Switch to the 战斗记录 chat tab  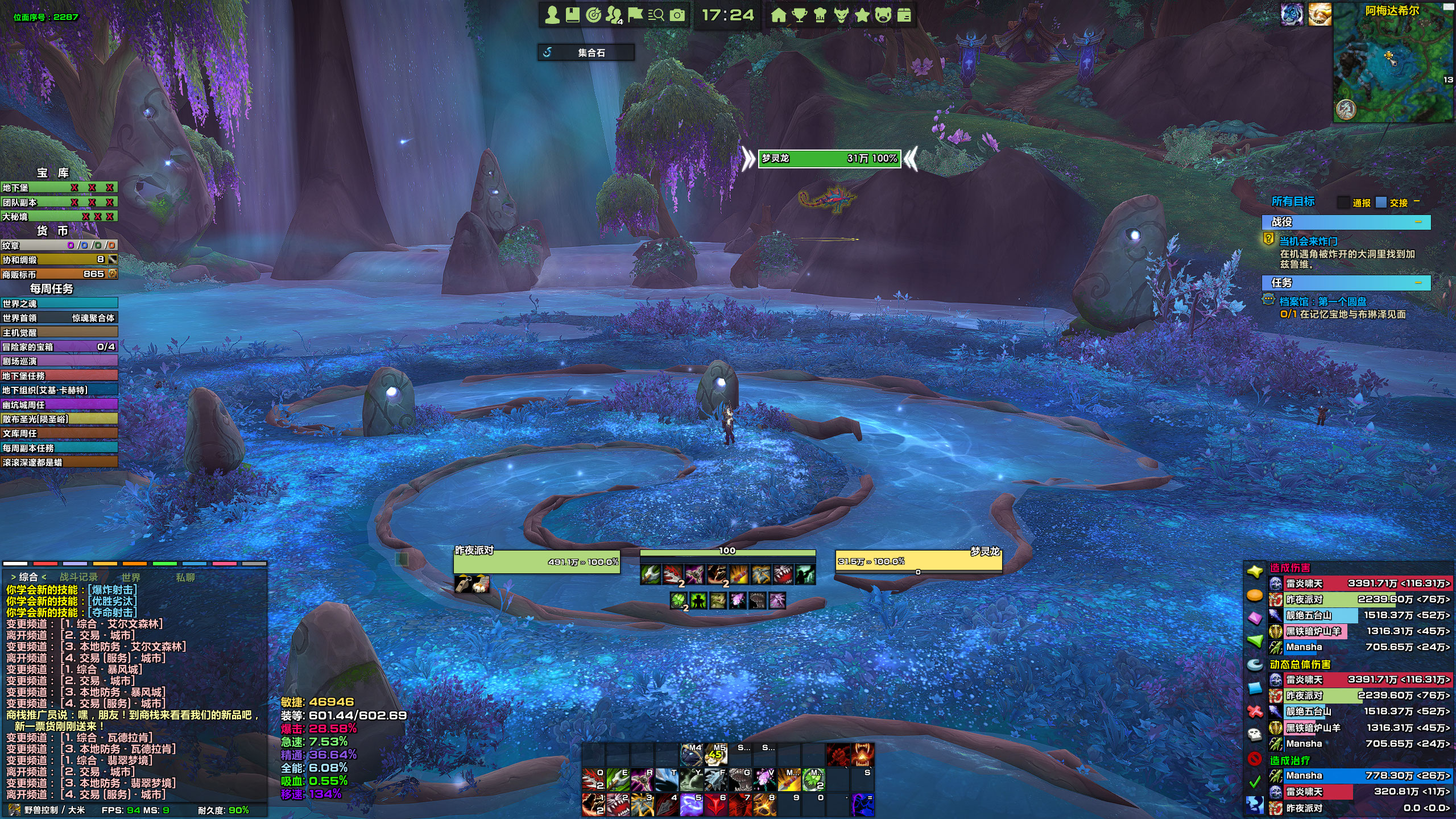(x=78, y=577)
